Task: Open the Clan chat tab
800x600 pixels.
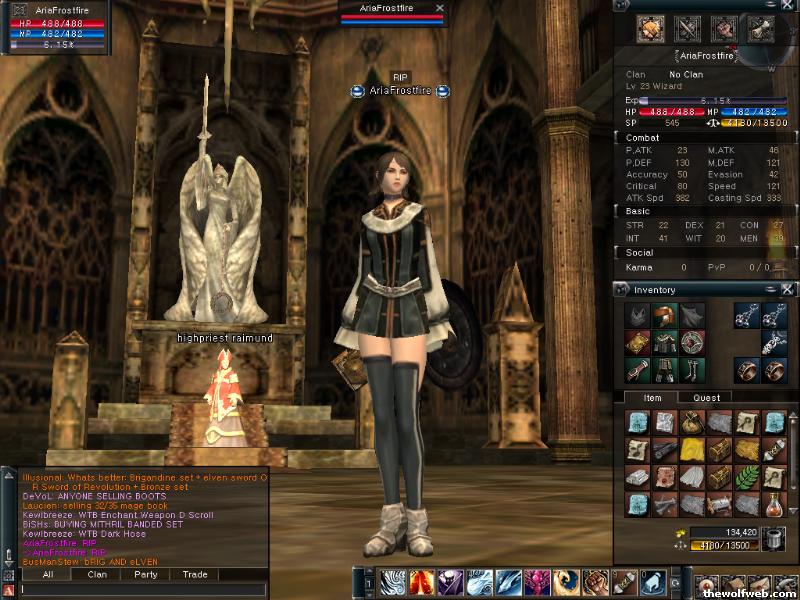Action: click(97, 575)
